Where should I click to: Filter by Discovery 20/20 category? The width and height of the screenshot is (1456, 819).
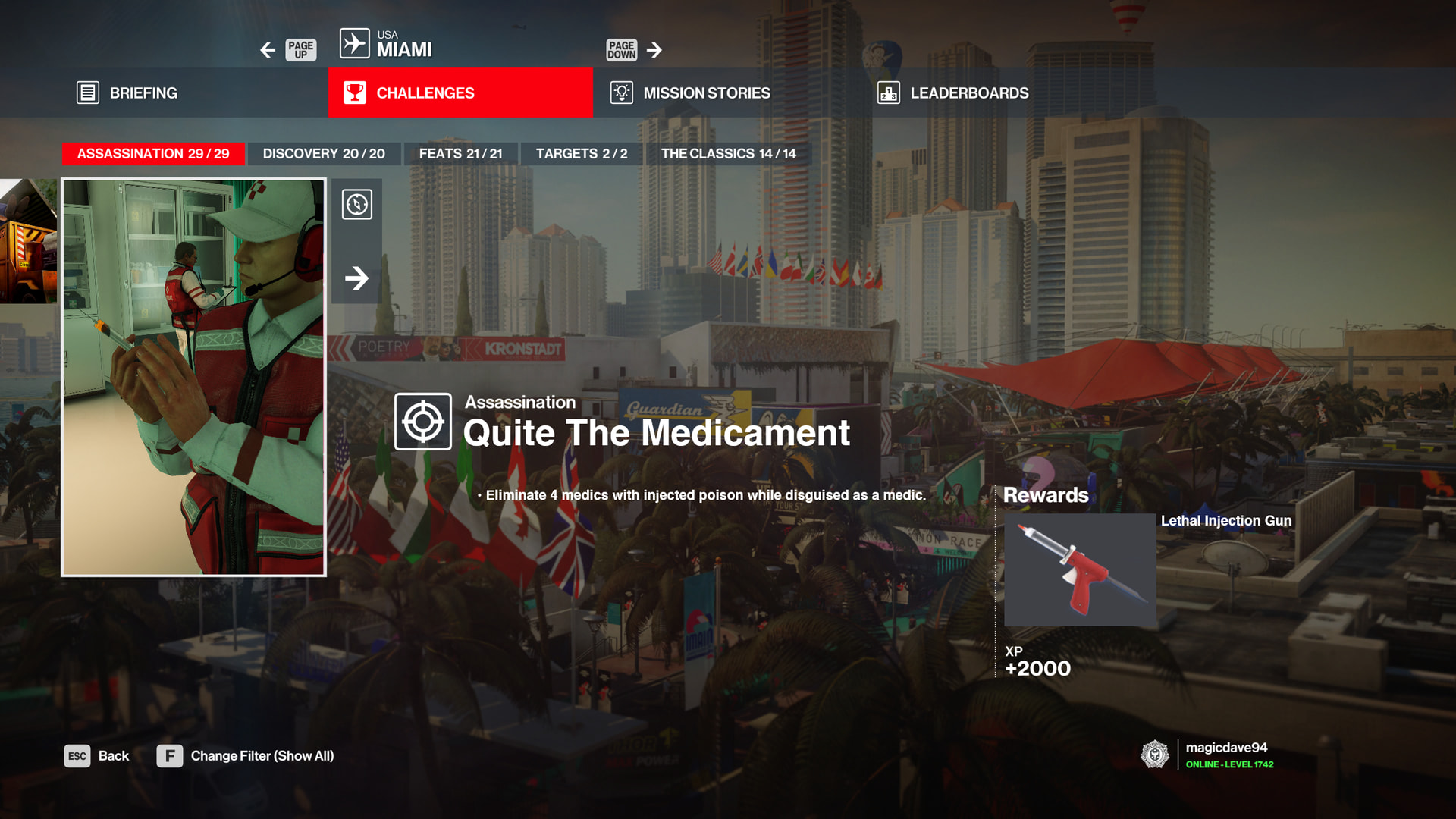[324, 153]
